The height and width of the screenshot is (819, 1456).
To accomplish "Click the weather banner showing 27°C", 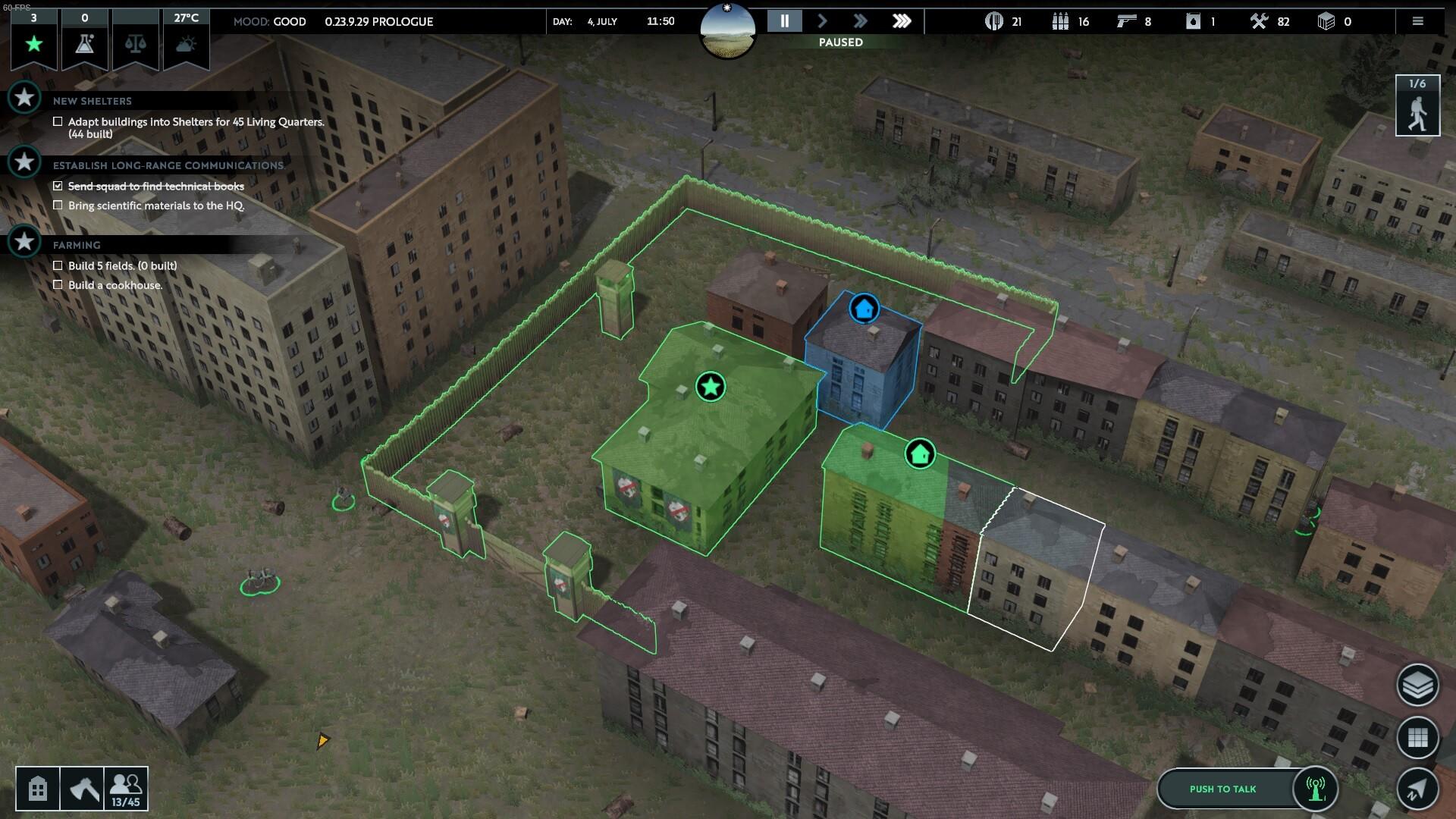I will 185,42.
